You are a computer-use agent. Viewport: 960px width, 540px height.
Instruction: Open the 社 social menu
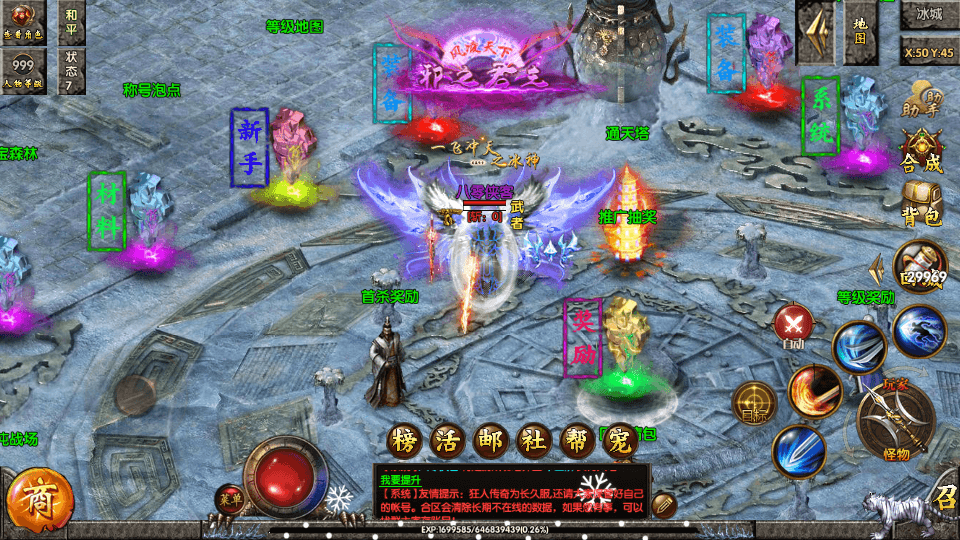coord(533,440)
